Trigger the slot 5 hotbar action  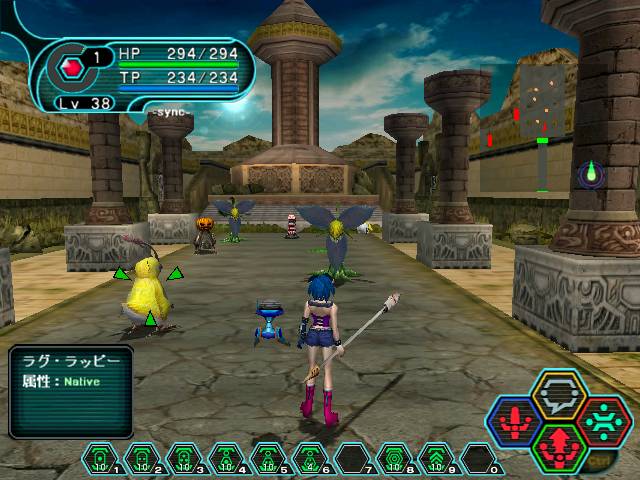coord(268,459)
